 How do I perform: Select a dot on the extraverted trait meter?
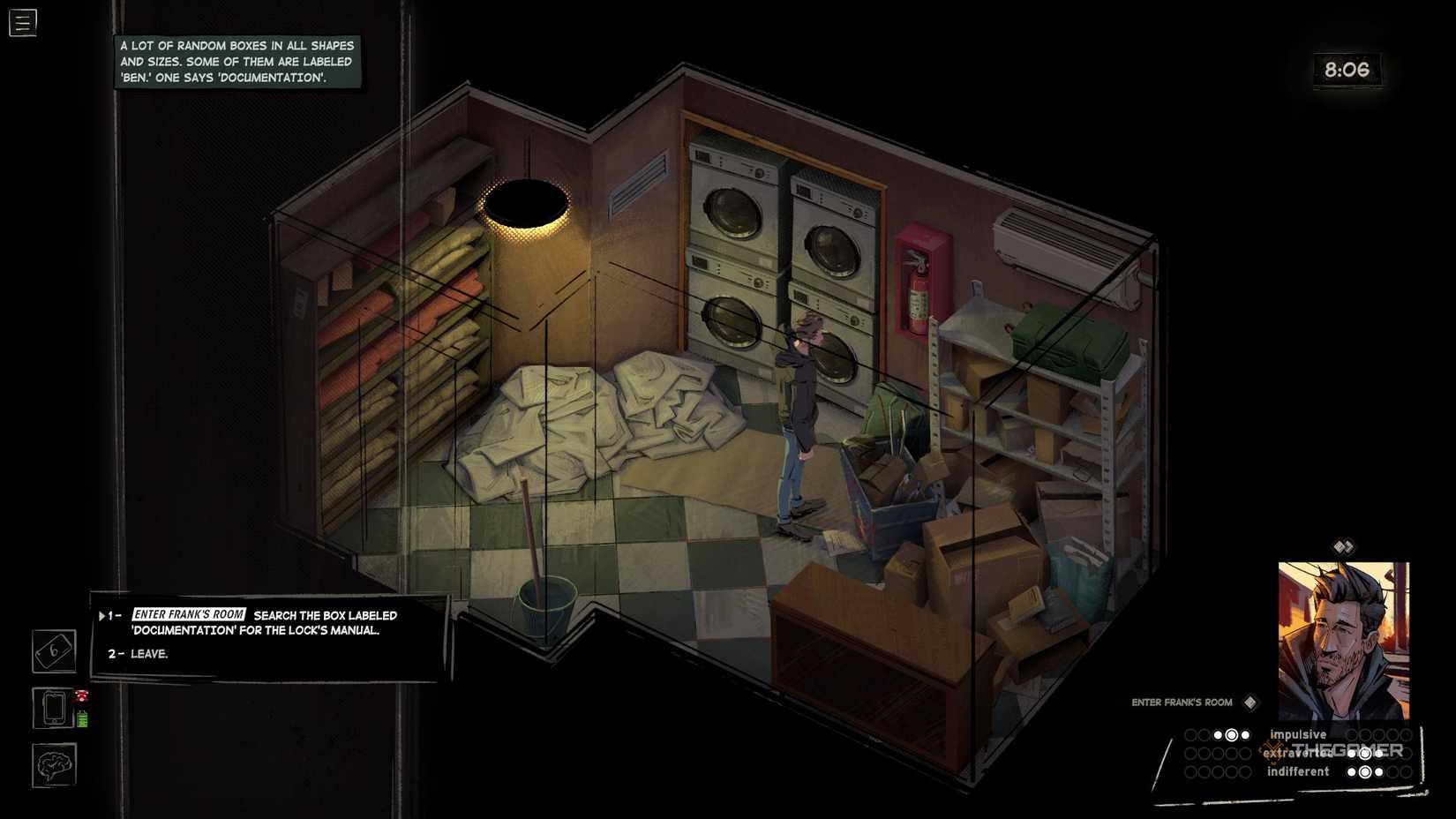pos(1363,753)
